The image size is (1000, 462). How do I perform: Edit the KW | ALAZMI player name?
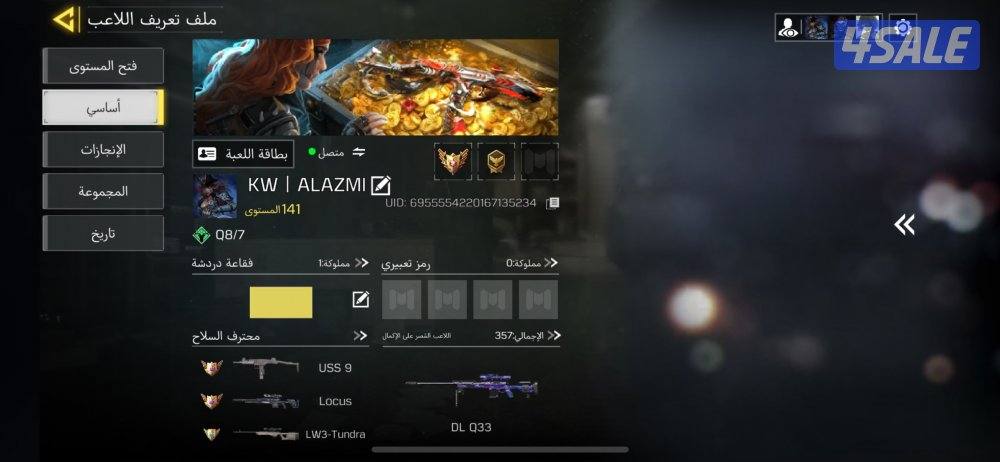pos(381,185)
